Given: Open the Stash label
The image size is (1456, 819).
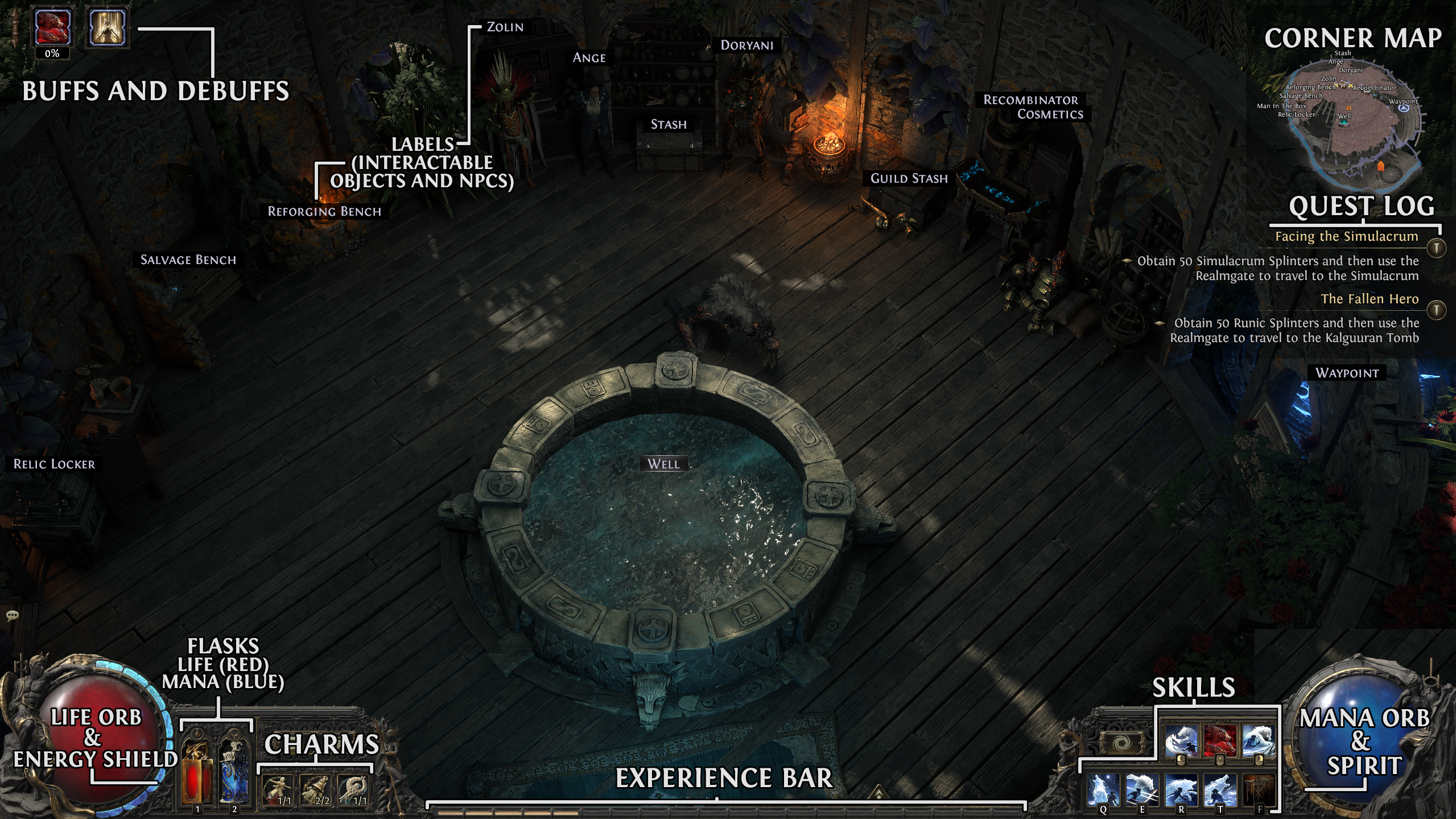Looking at the screenshot, I should [x=669, y=125].
